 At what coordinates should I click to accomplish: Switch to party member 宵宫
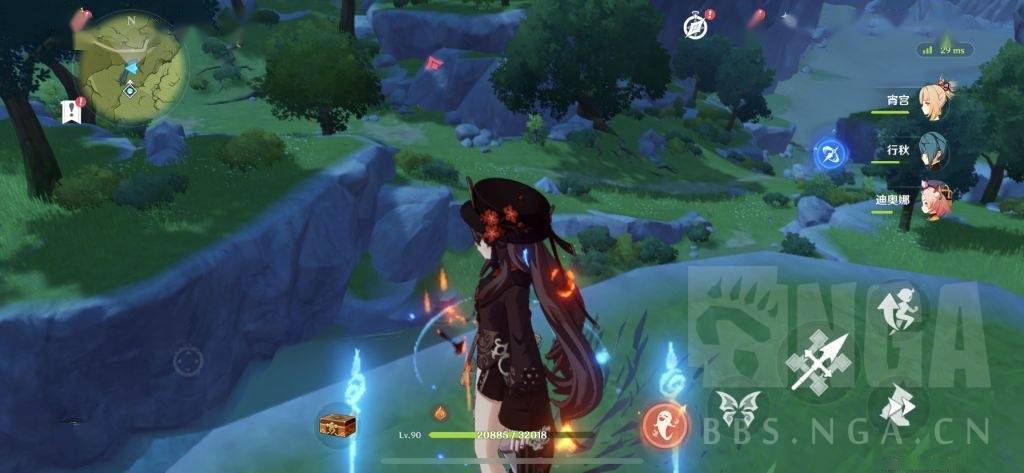tap(937, 100)
